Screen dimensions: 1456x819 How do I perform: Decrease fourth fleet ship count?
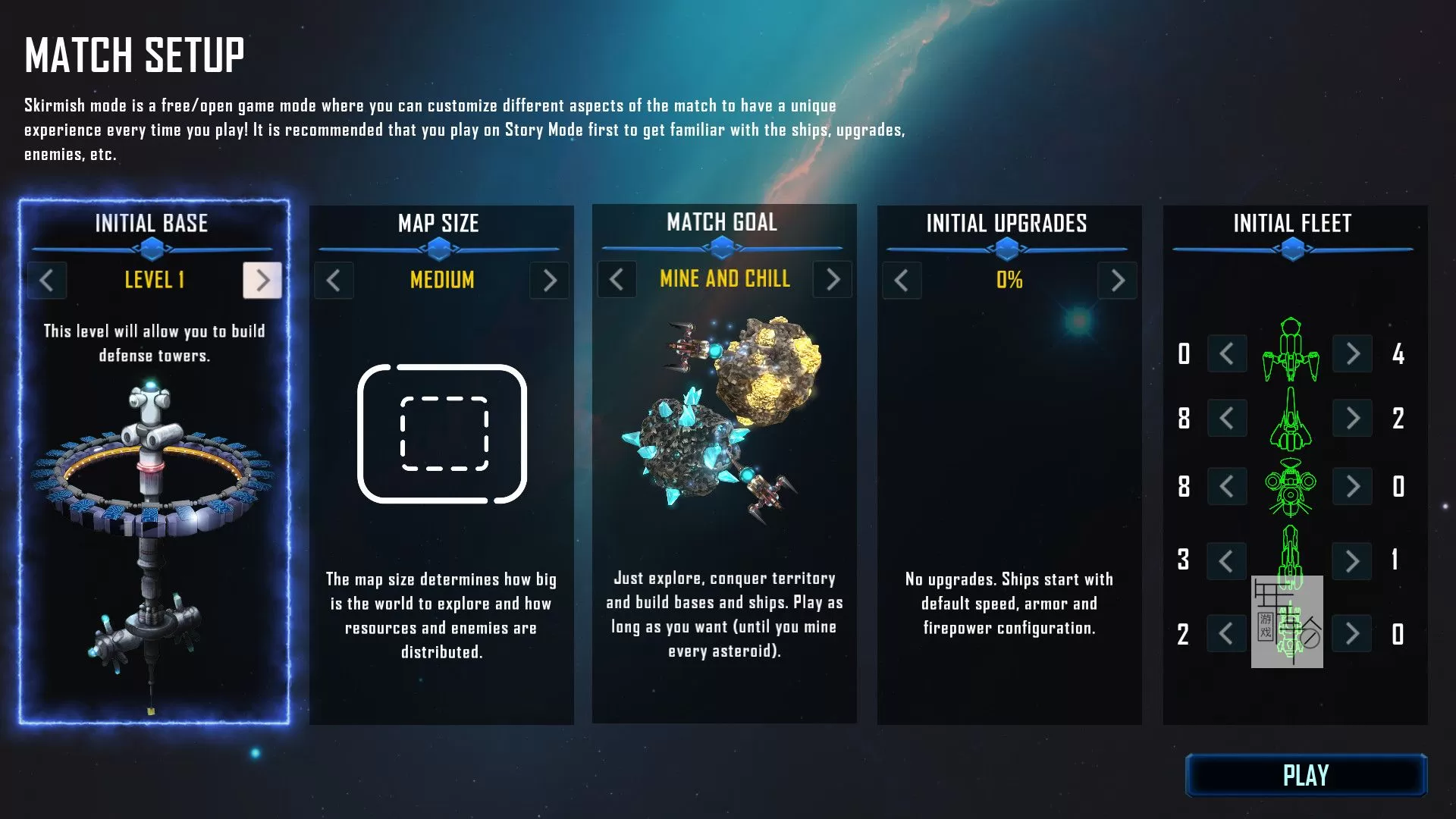coord(1227,561)
